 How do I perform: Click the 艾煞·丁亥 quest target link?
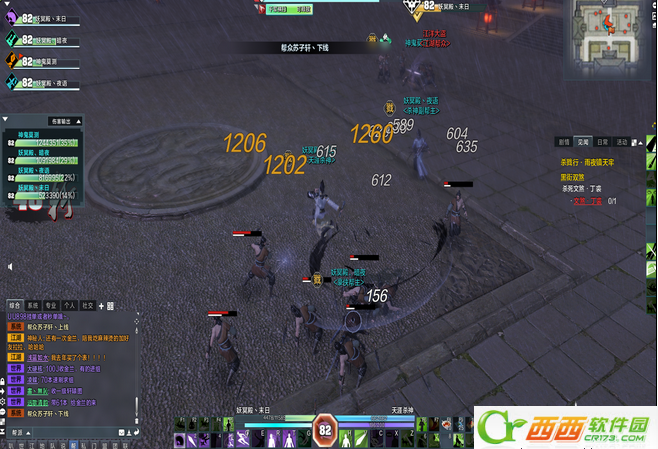[x=589, y=200]
